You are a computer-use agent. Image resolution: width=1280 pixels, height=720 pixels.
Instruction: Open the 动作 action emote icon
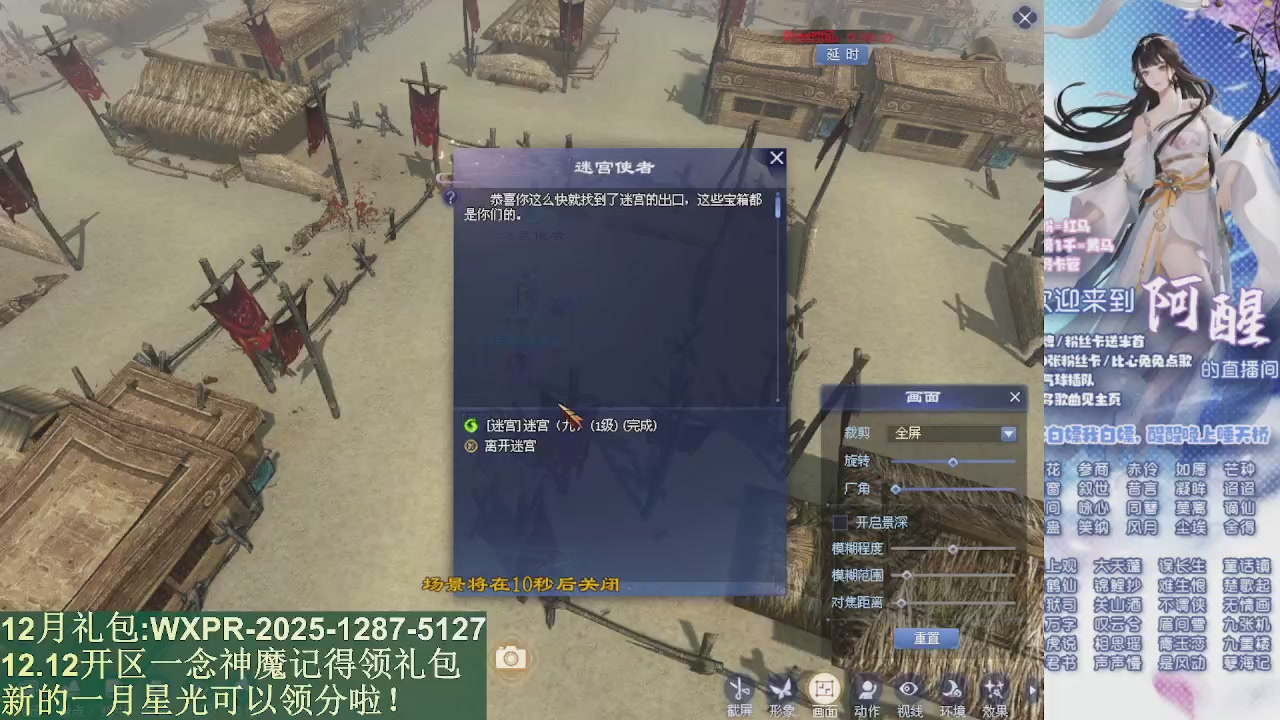click(867, 690)
